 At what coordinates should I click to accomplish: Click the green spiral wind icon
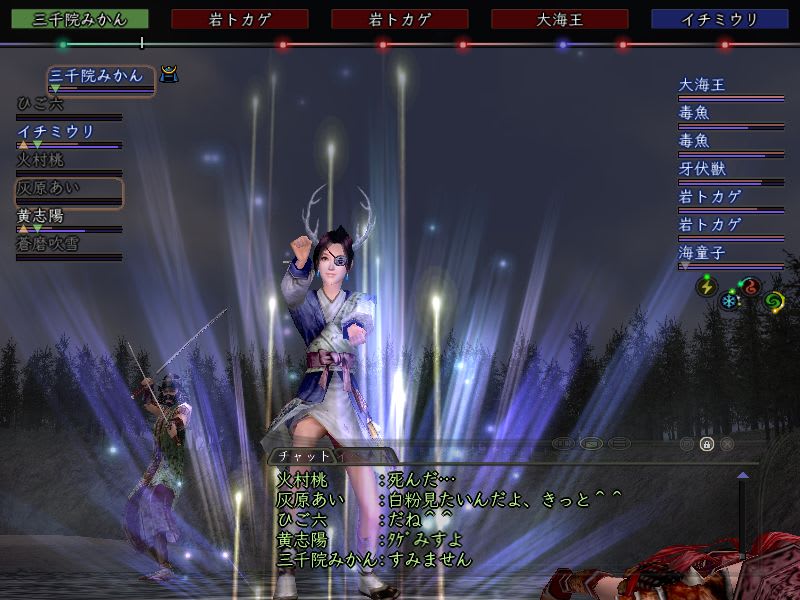tap(773, 299)
